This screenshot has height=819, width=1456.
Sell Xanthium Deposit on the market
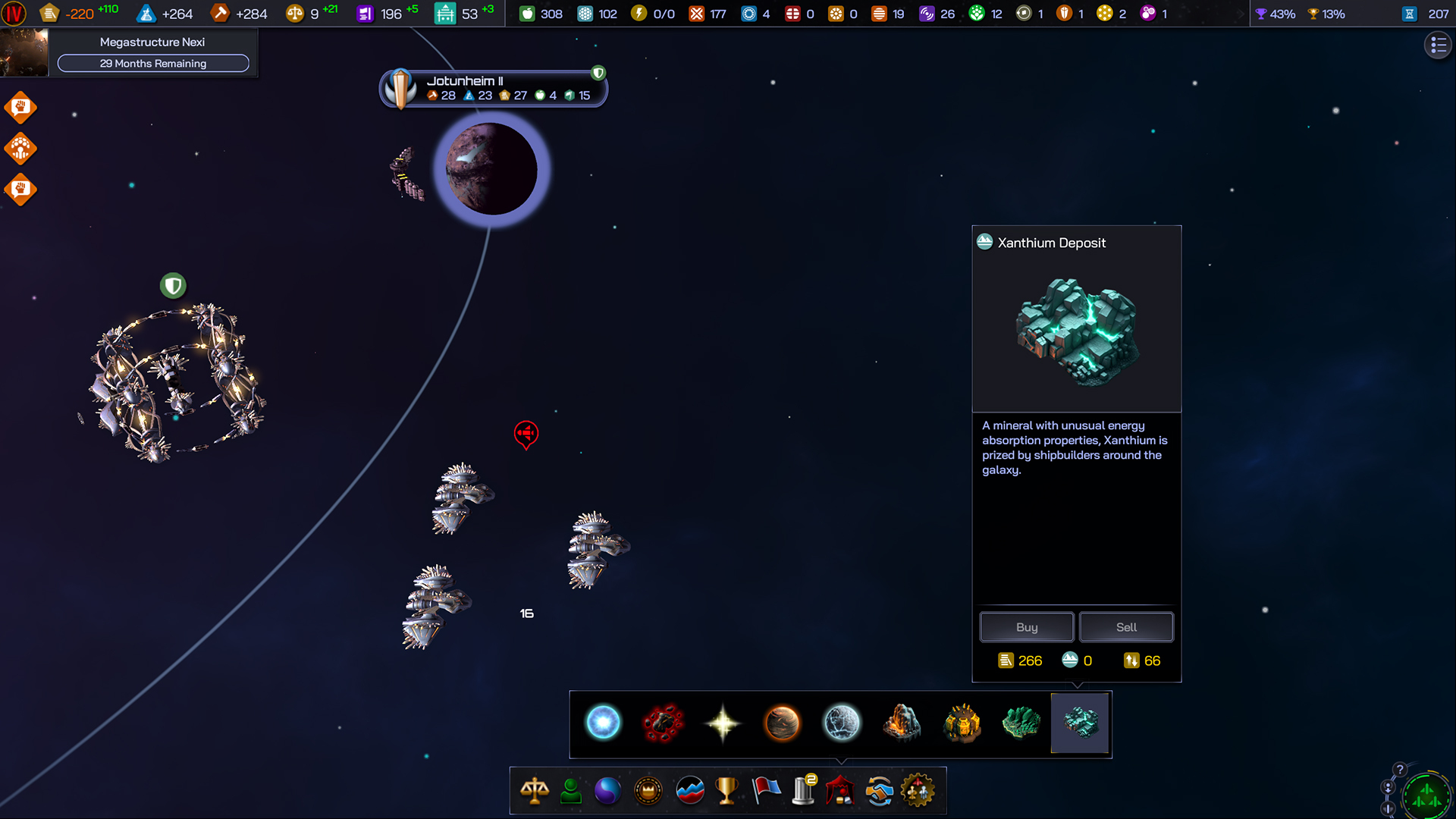[1126, 627]
